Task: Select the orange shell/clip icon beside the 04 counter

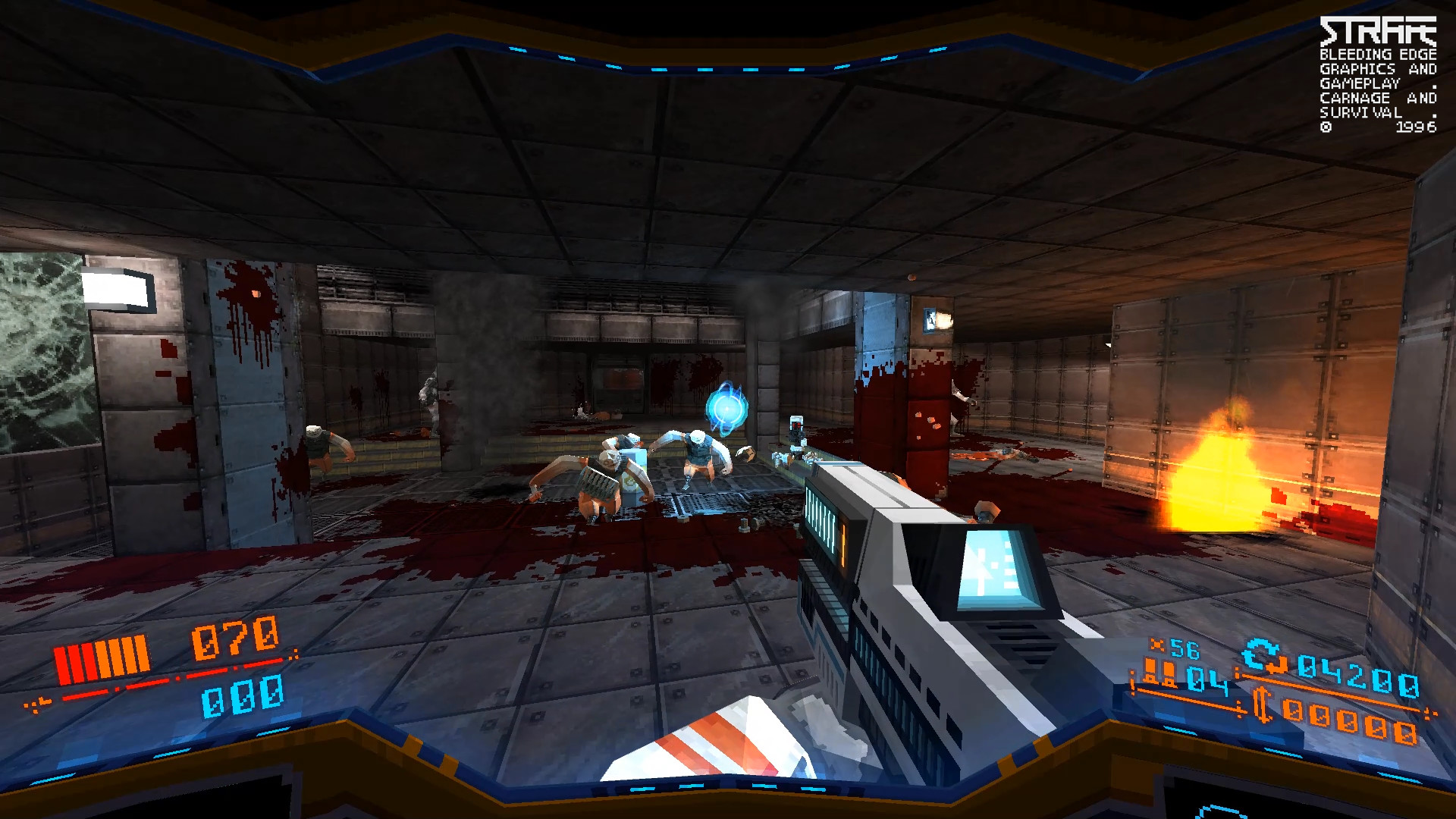Action: click(1159, 670)
